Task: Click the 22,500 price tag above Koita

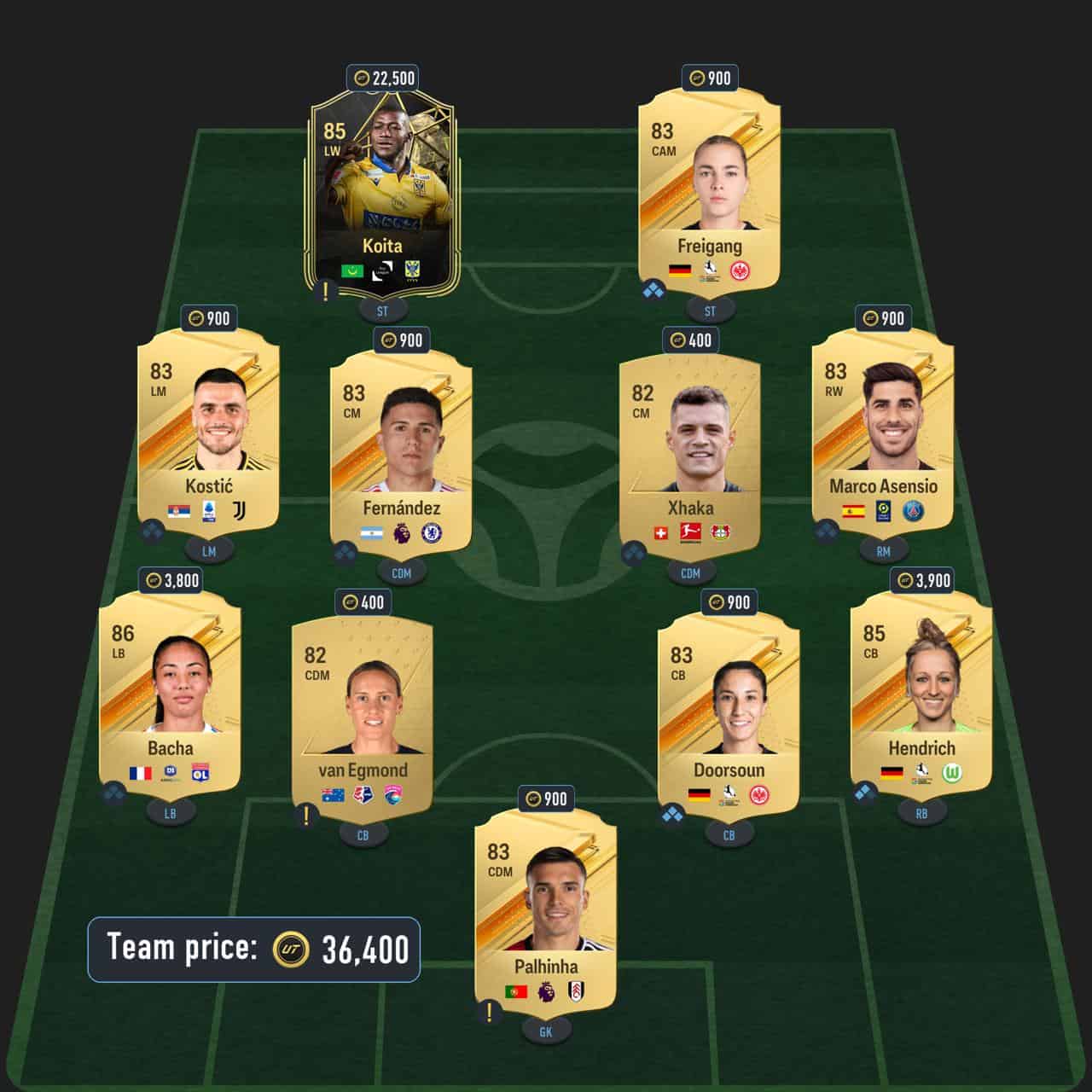Action: pos(380,77)
